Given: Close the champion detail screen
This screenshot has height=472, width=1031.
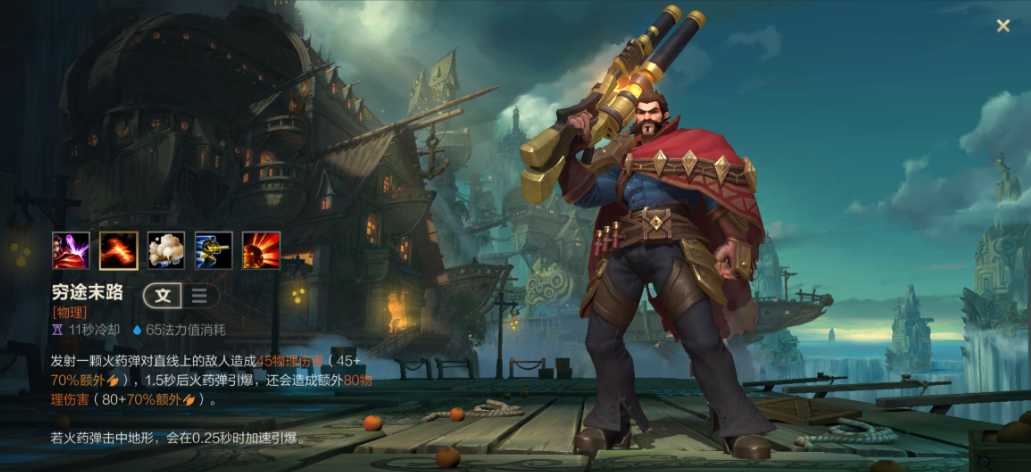Looking at the screenshot, I should 1003,26.
